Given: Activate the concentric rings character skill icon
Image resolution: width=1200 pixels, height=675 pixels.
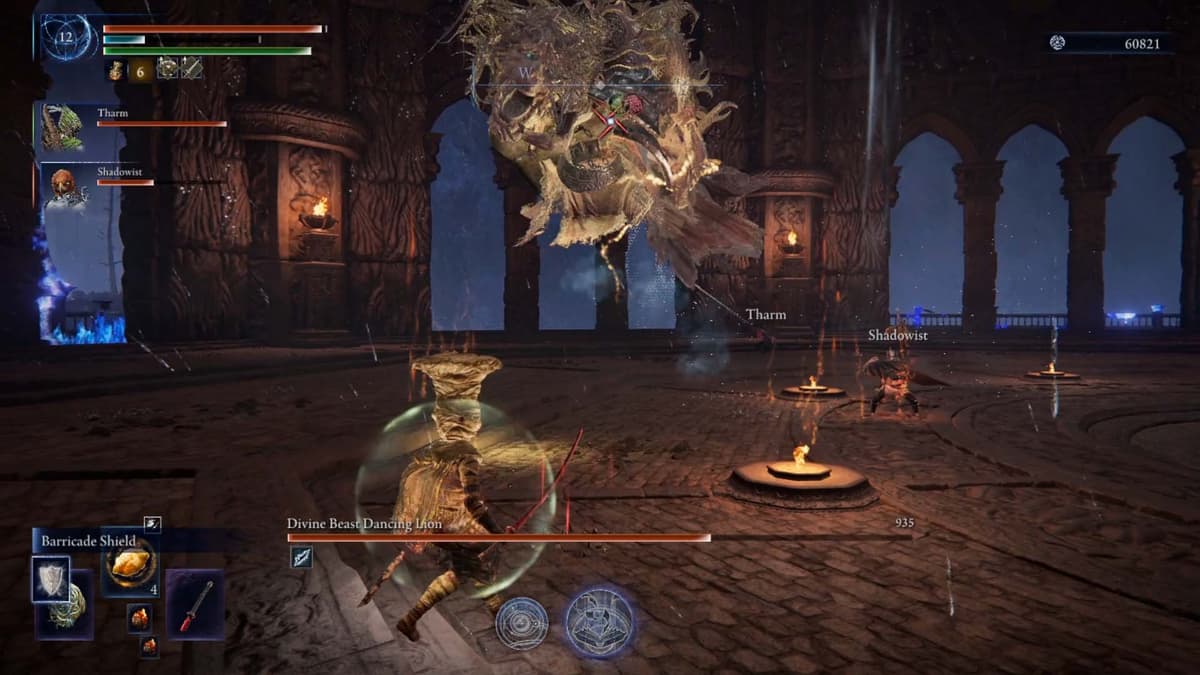Looking at the screenshot, I should coord(522,623).
